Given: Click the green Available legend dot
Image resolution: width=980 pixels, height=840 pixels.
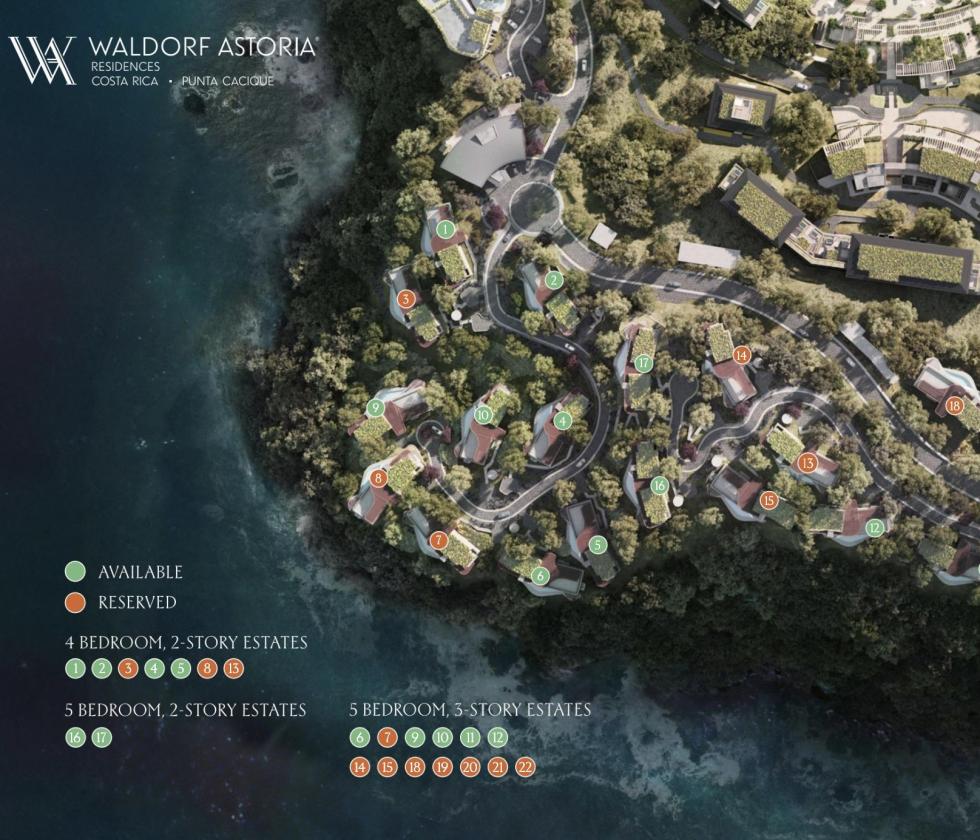Looking at the screenshot, I should pos(74,572).
